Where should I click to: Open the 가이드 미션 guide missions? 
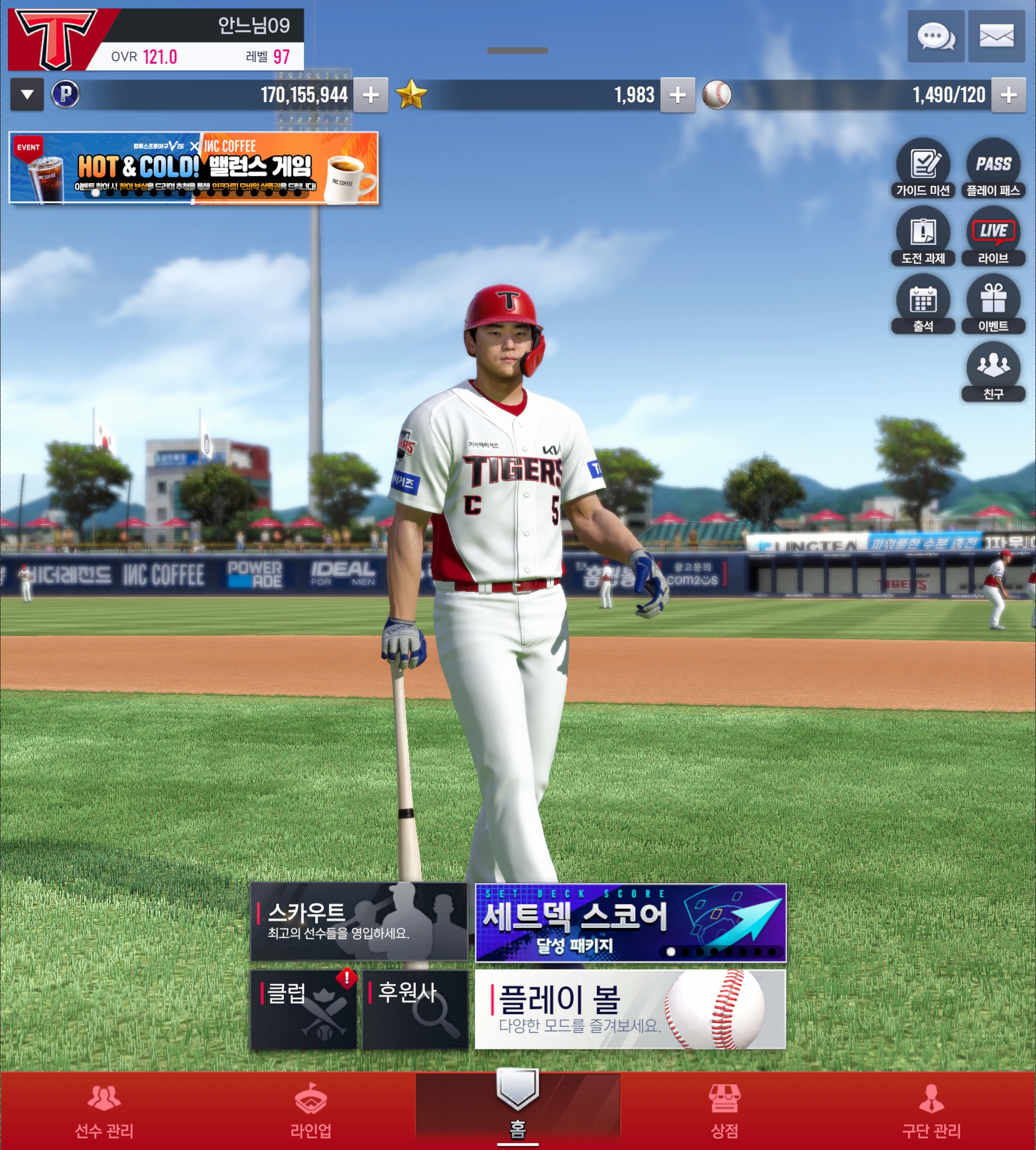pyautogui.click(x=923, y=168)
